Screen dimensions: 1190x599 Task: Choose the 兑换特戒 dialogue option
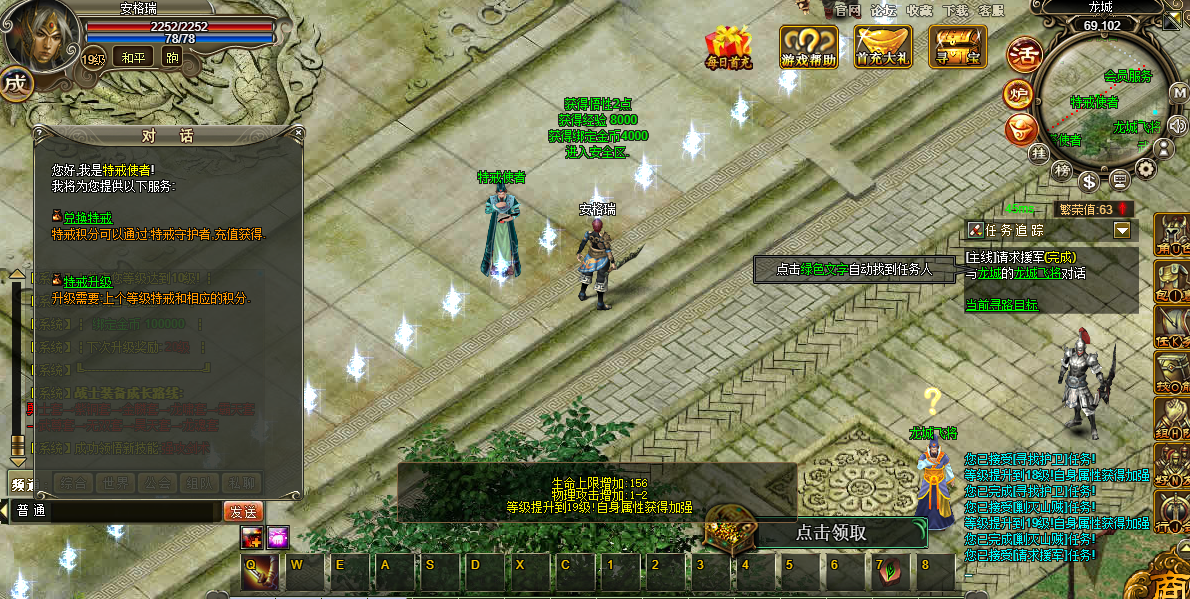pos(88,218)
